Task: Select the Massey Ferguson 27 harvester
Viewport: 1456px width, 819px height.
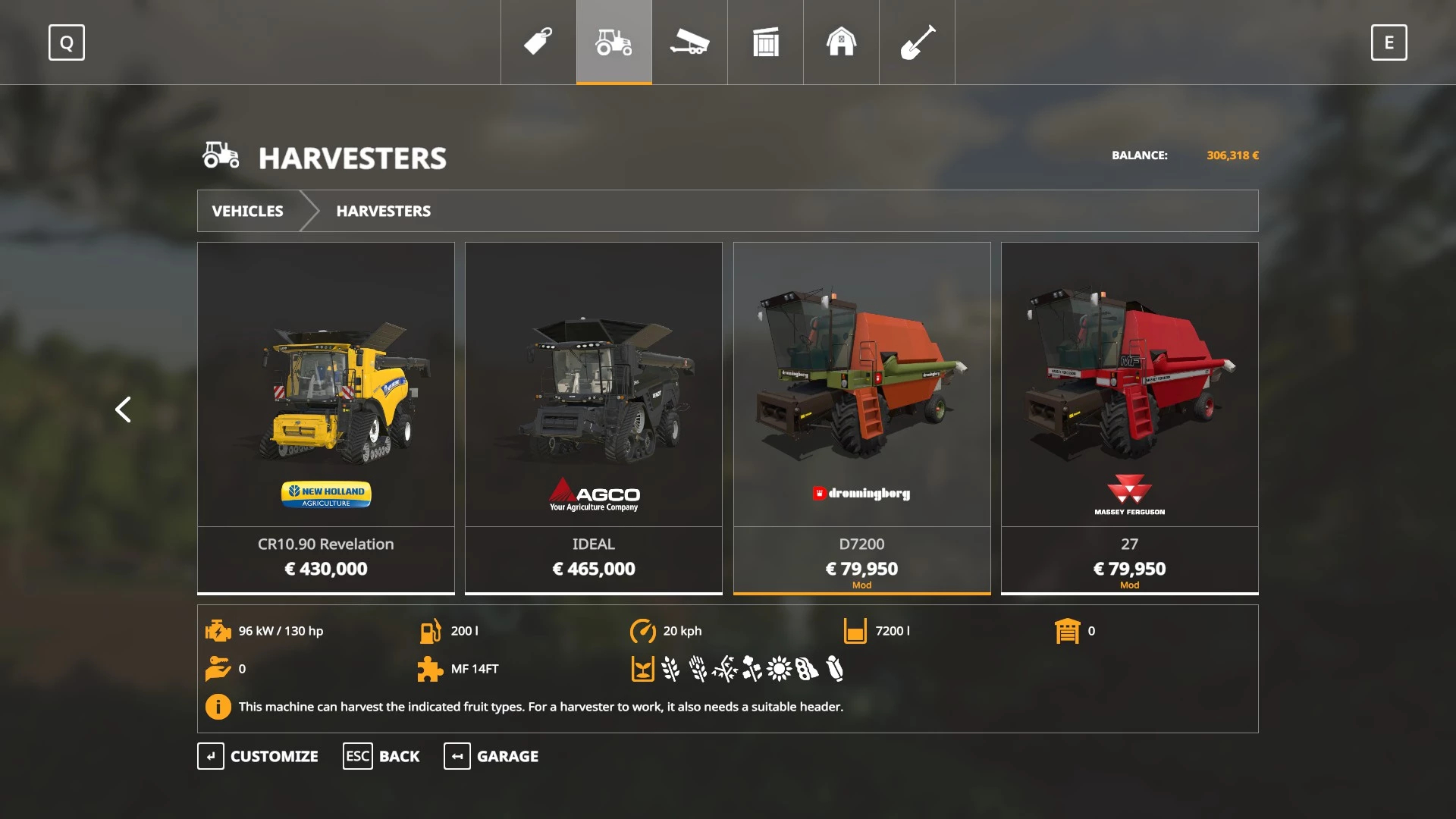Action: [x=1129, y=417]
